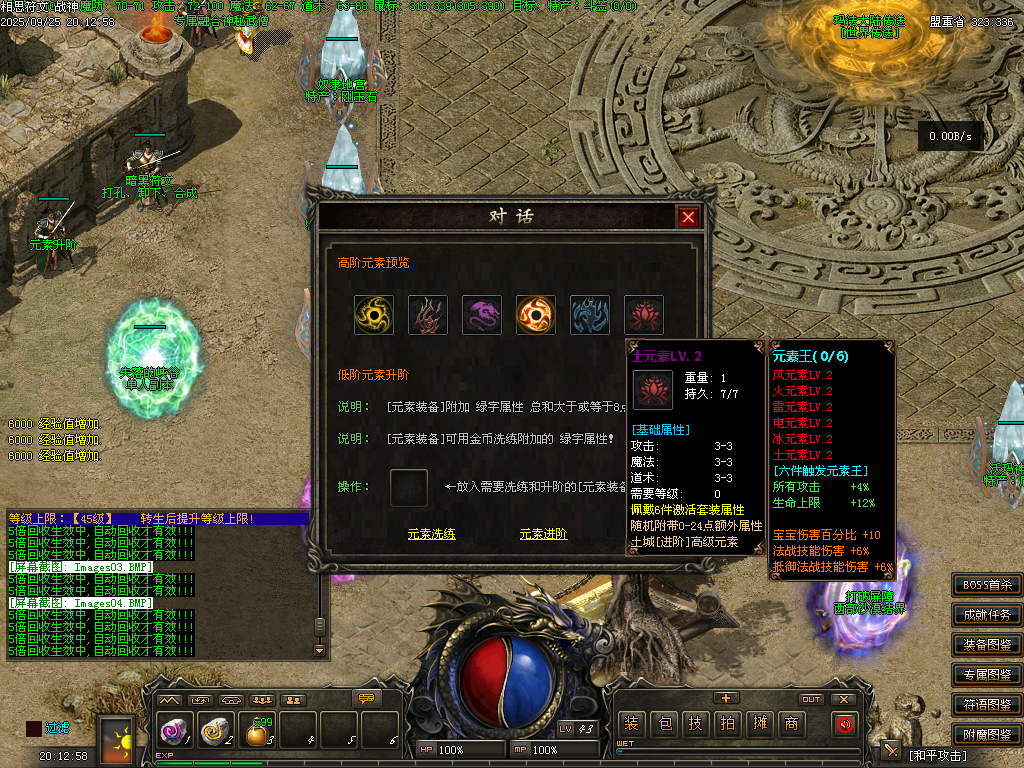Open the 包 bag button
This screenshot has width=1024, height=768.
click(x=664, y=724)
